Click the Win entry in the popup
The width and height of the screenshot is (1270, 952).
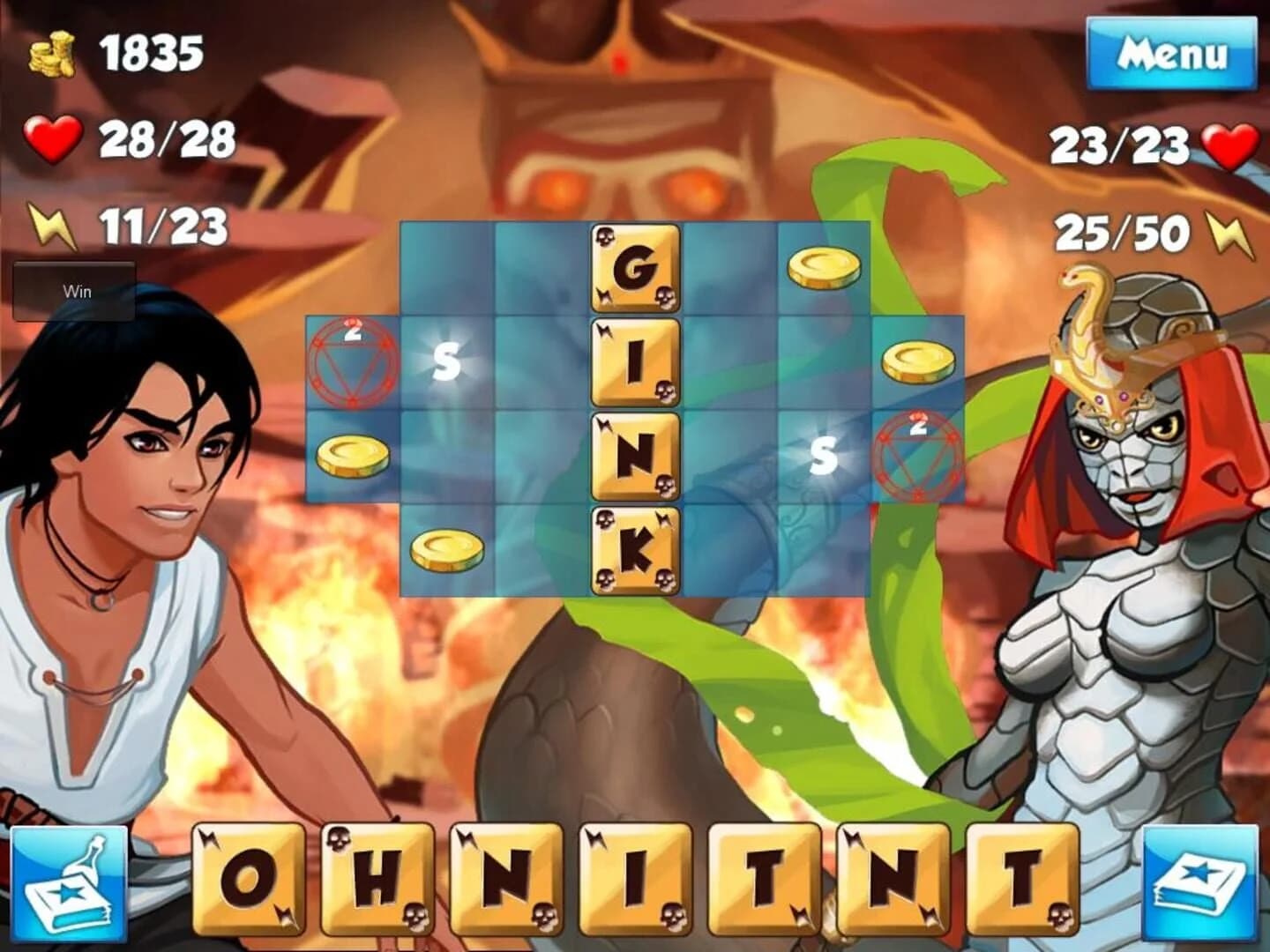[78, 291]
